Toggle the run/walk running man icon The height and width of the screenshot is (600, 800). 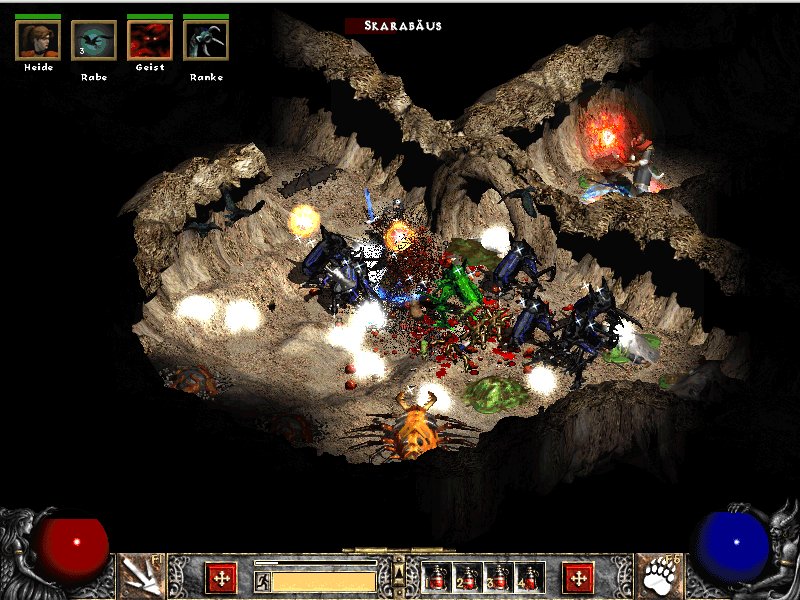coord(262,580)
